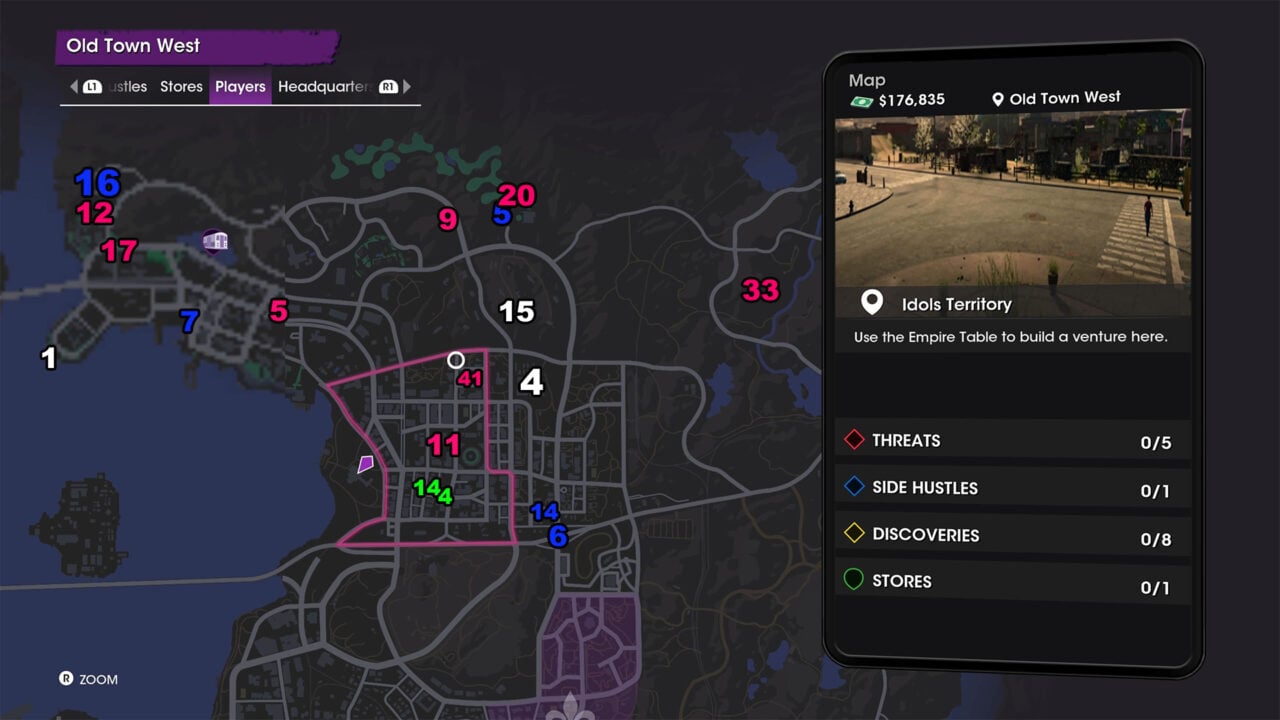Select the yellow Discoveries diamond icon

(854, 533)
